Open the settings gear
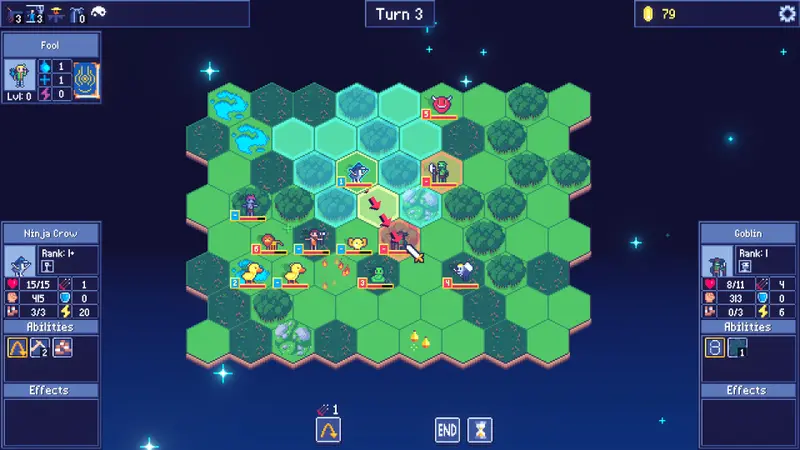Image resolution: width=800 pixels, height=450 pixels. pos(786,13)
